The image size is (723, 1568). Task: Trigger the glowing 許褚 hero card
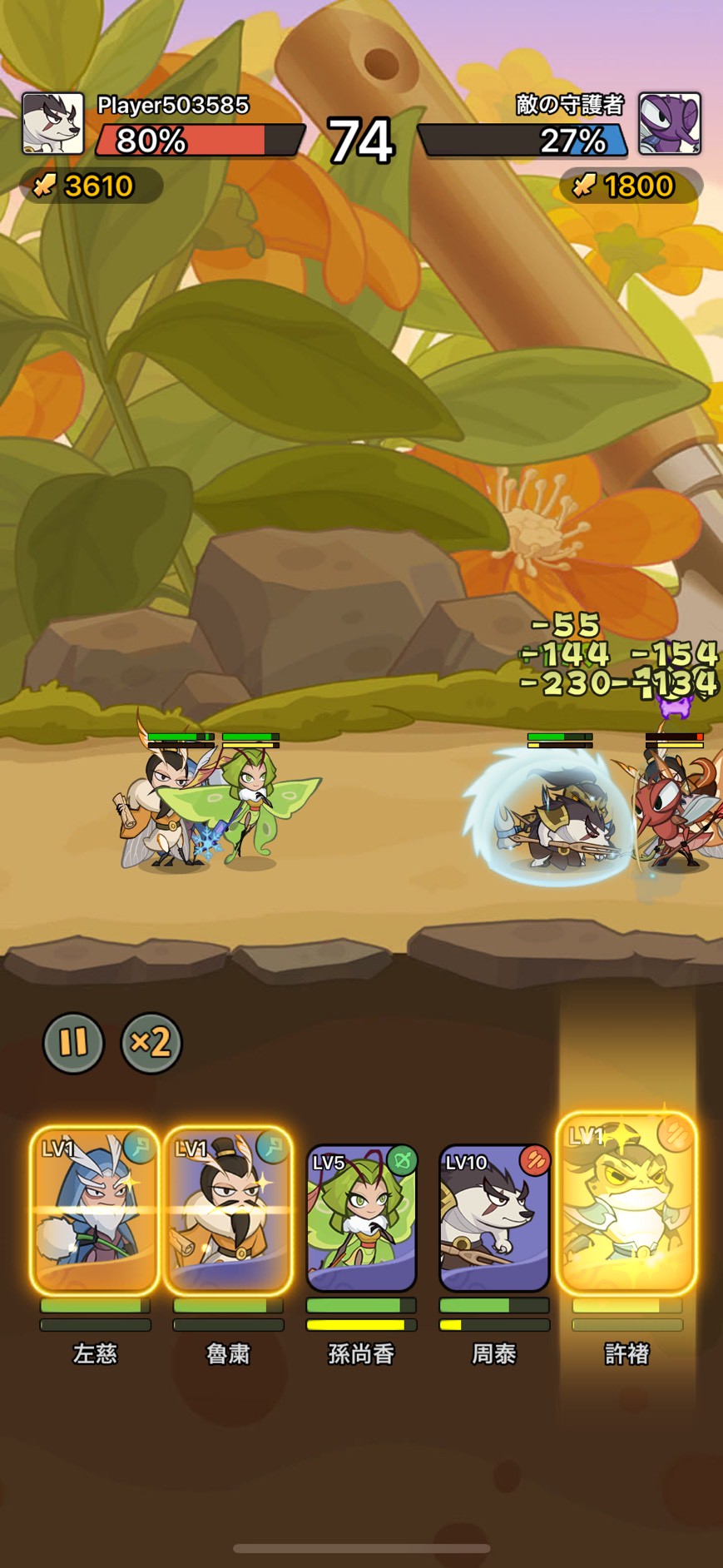(x=626, y=1203)
